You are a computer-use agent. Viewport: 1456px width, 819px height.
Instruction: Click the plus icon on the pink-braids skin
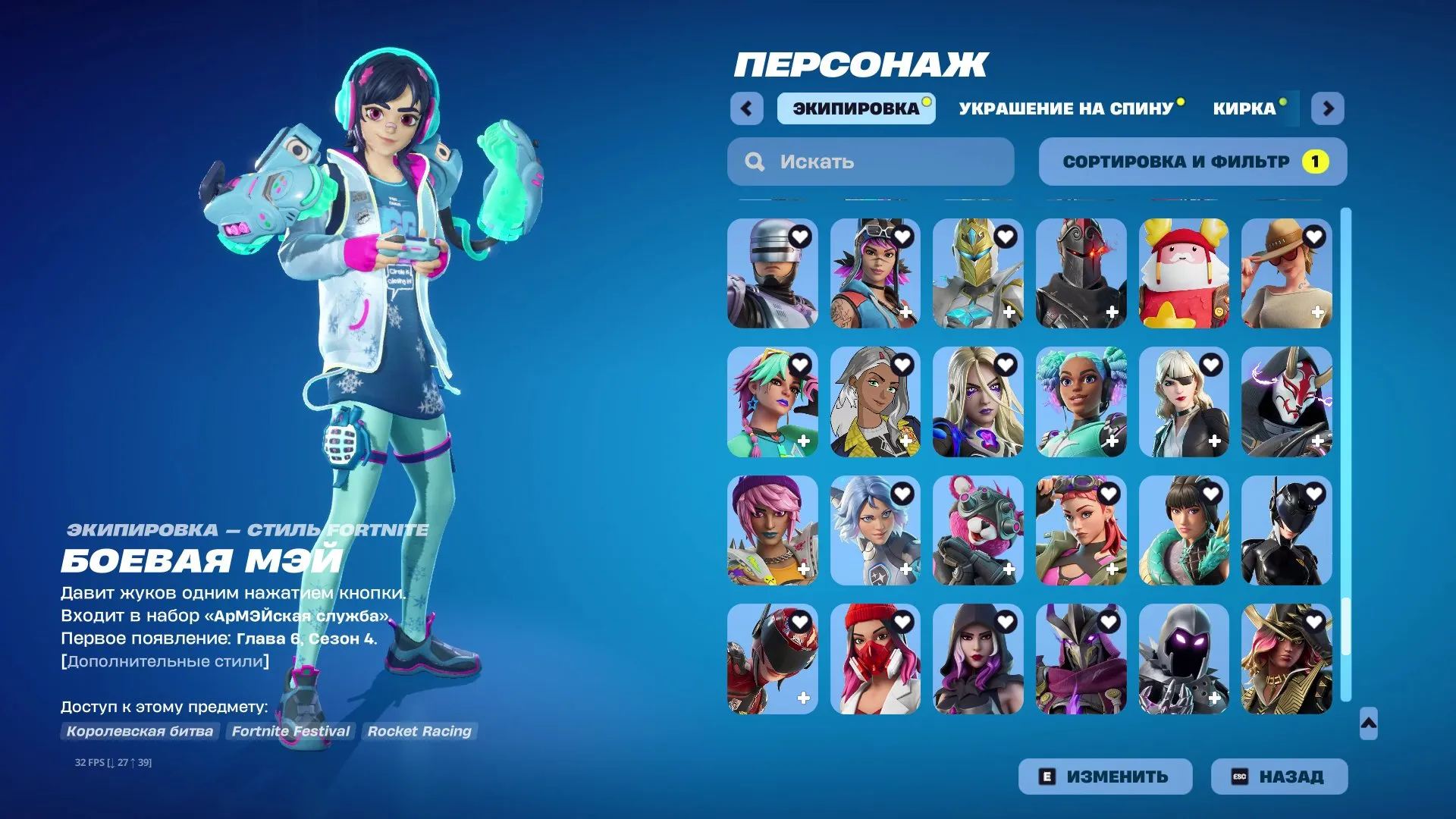[804, 440]
